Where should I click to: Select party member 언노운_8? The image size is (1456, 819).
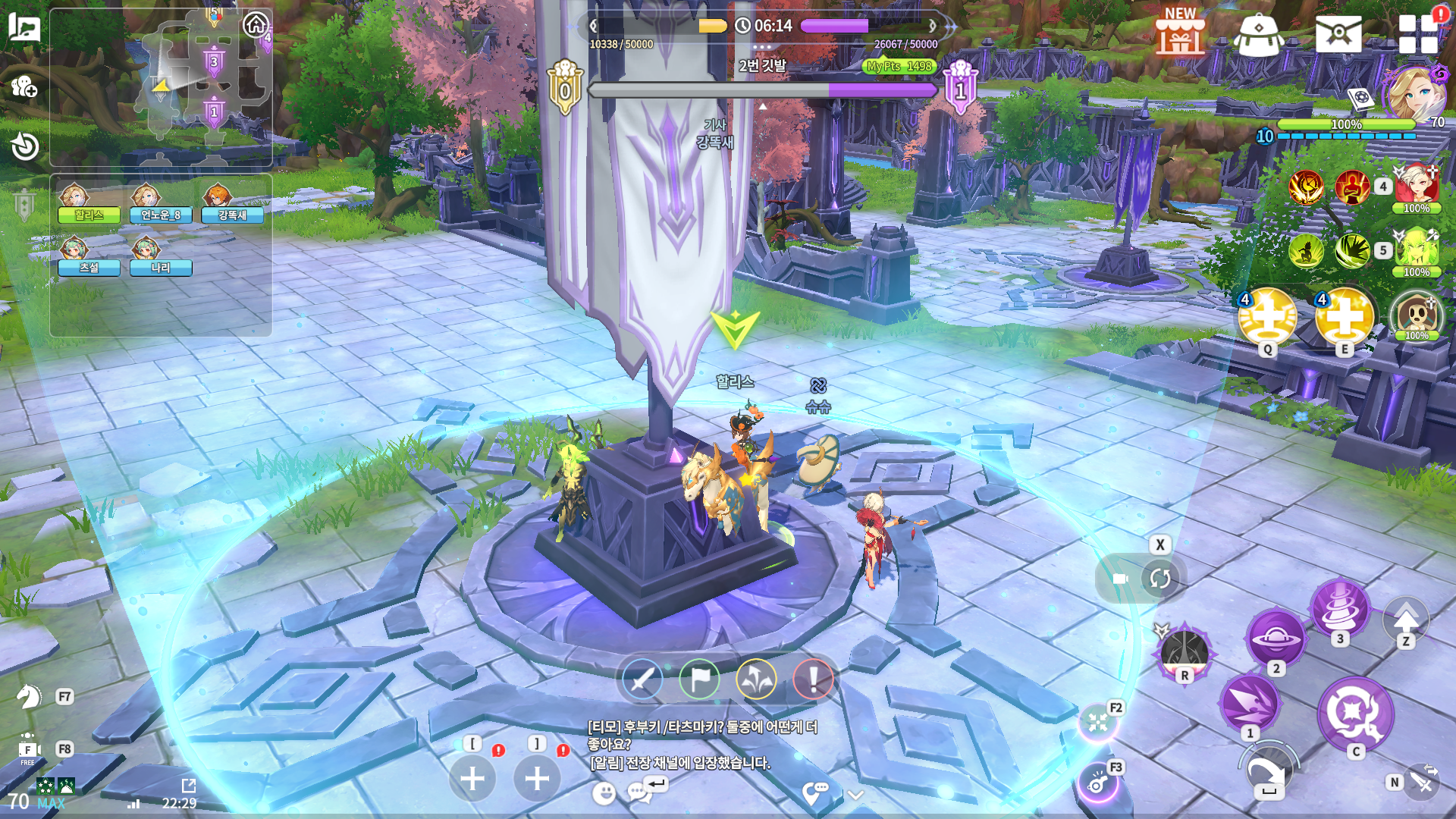point(160,205)
